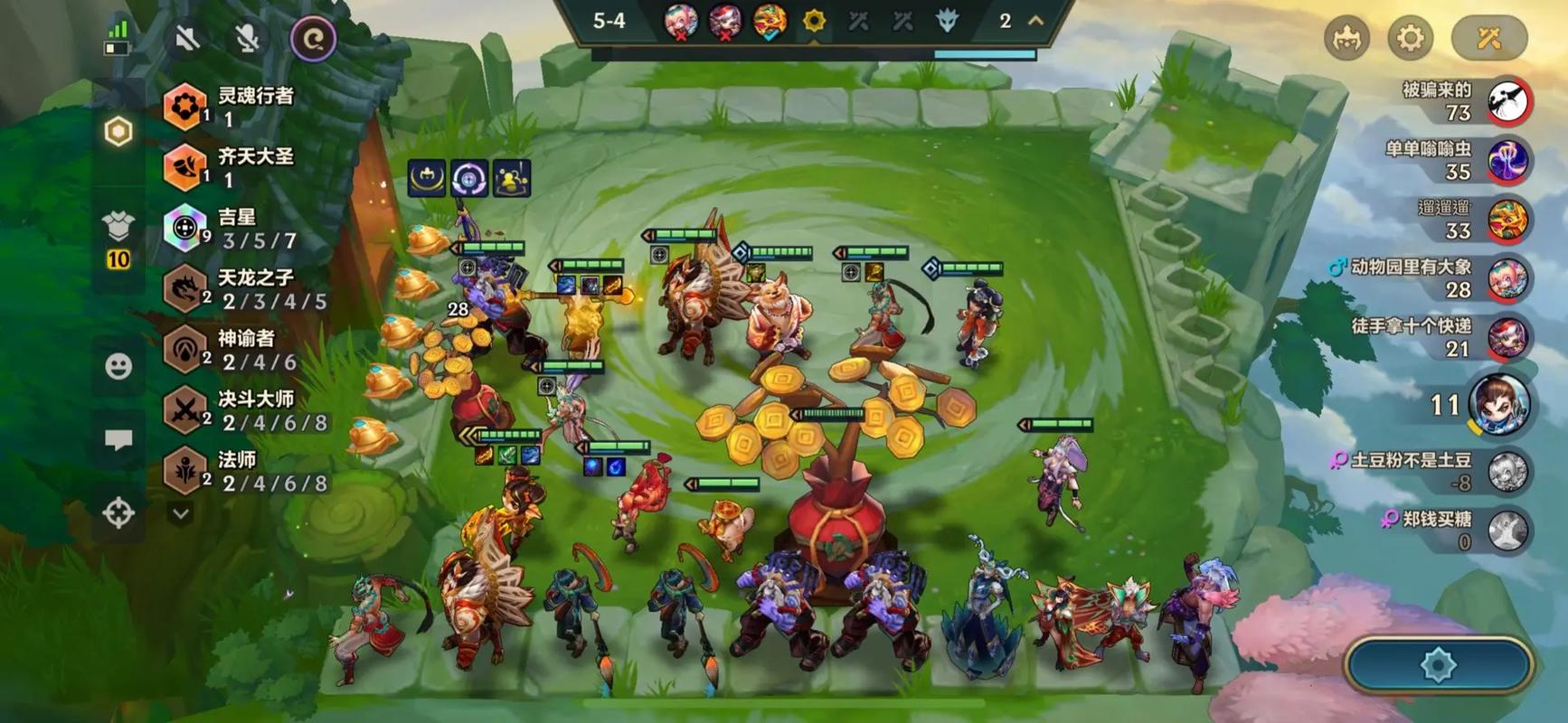Toggle the muted microphone icon
This screenshot has height=723, width=1568.
[x=247, y=38]
